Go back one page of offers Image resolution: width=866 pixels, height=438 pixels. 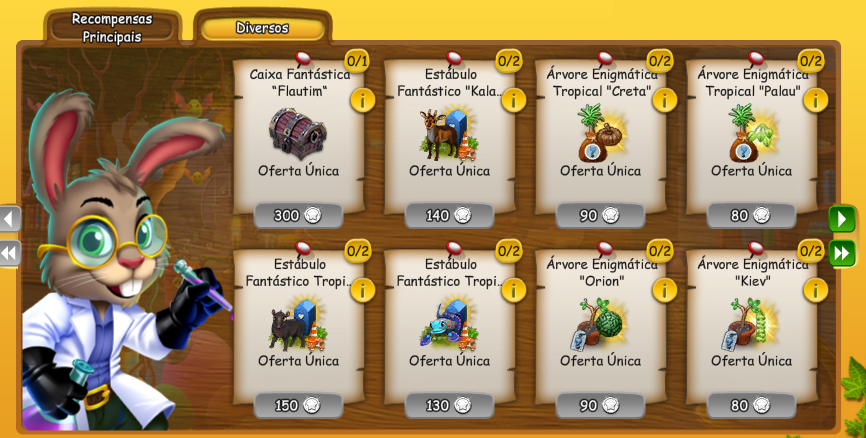click(9, 218)
